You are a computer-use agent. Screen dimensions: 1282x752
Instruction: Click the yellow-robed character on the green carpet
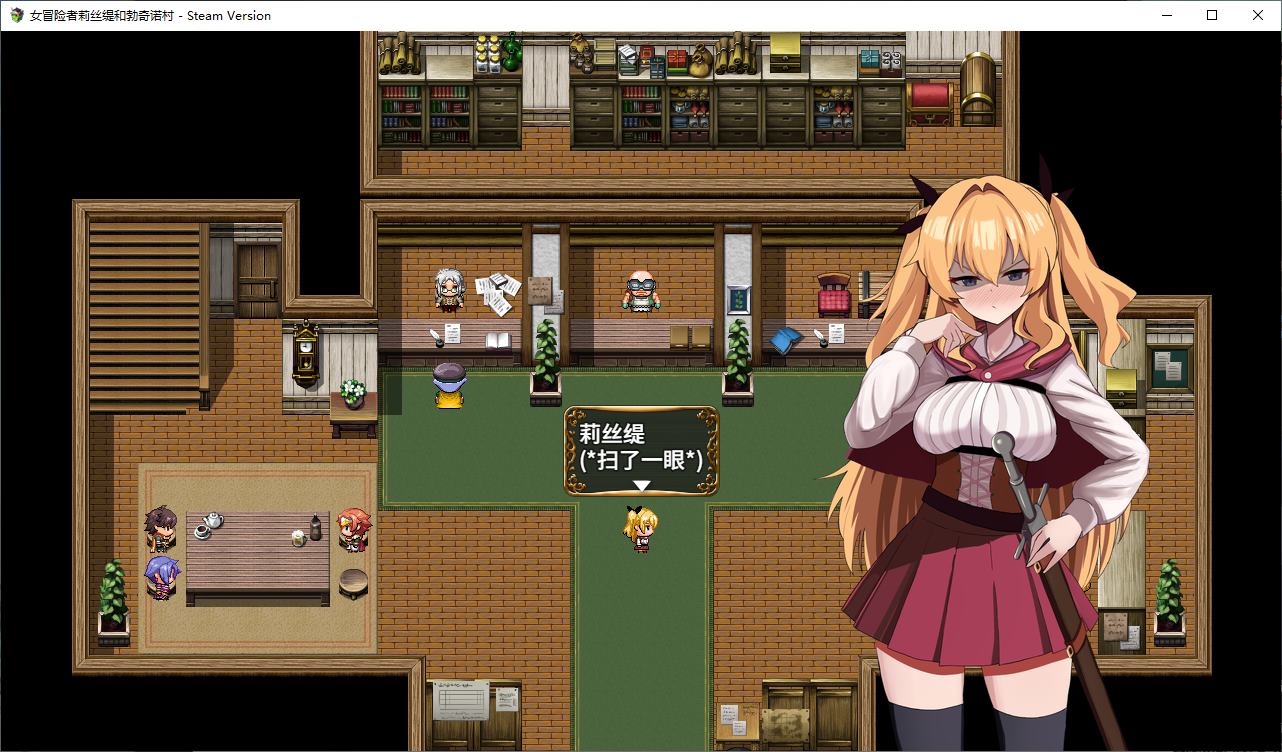[x=447, y=385]
